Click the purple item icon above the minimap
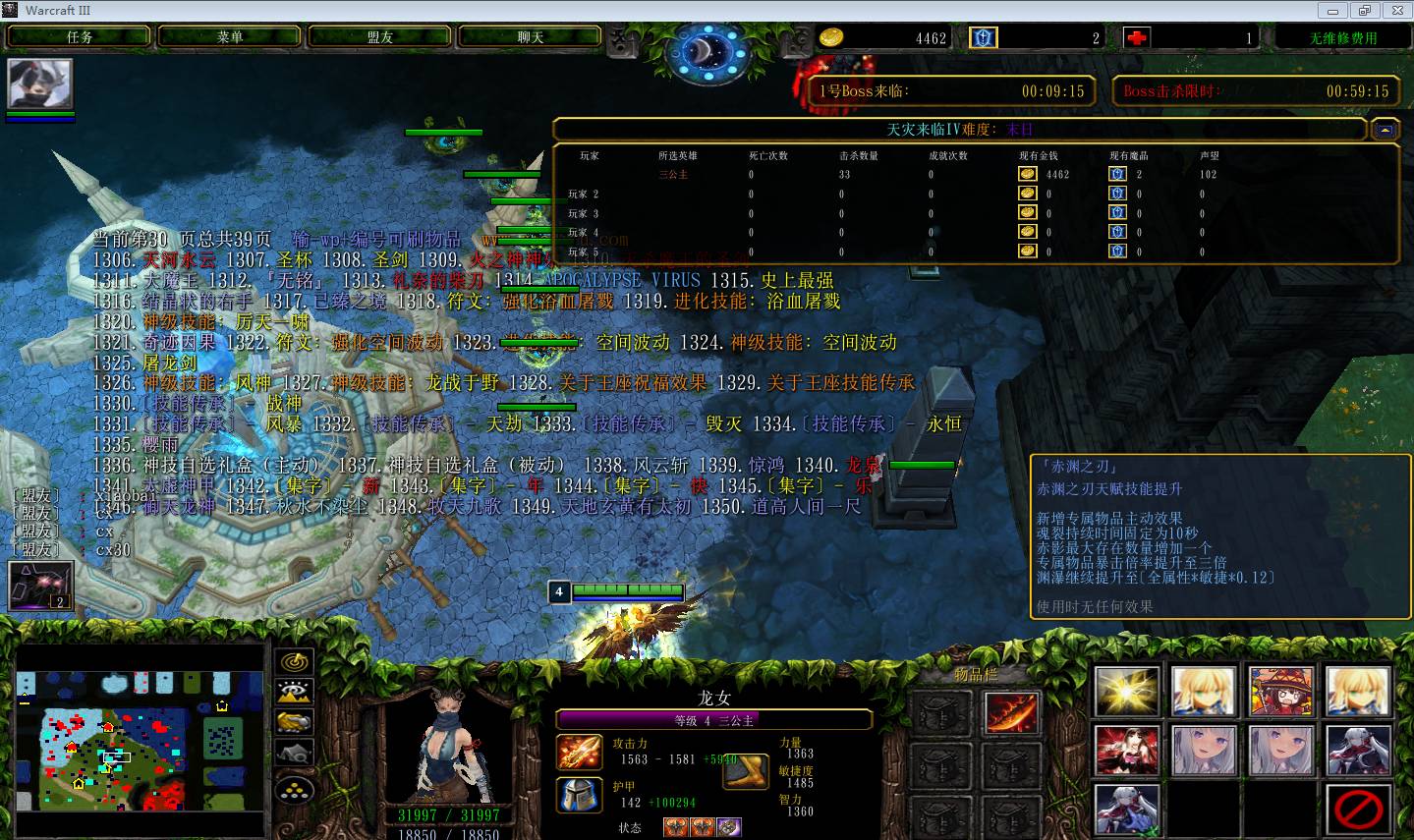The height and width of the screenshot is (840, 1414). pyautogui.click(x=40, y=586)
